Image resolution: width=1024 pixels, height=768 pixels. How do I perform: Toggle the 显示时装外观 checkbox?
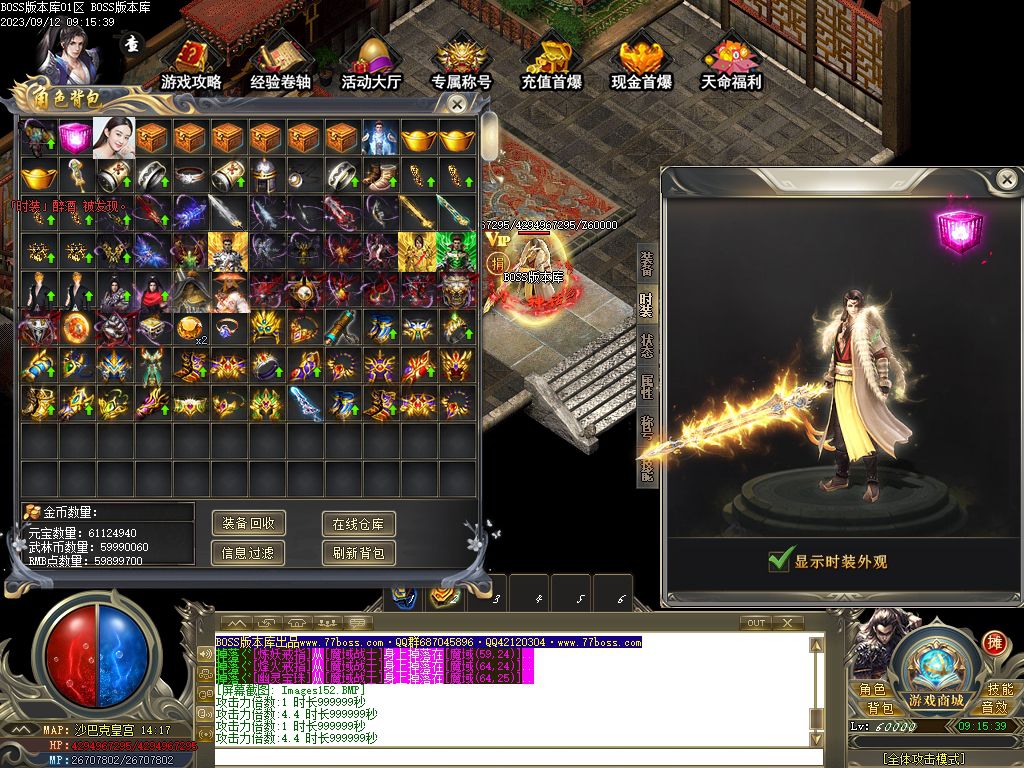[x=781, y=560]
